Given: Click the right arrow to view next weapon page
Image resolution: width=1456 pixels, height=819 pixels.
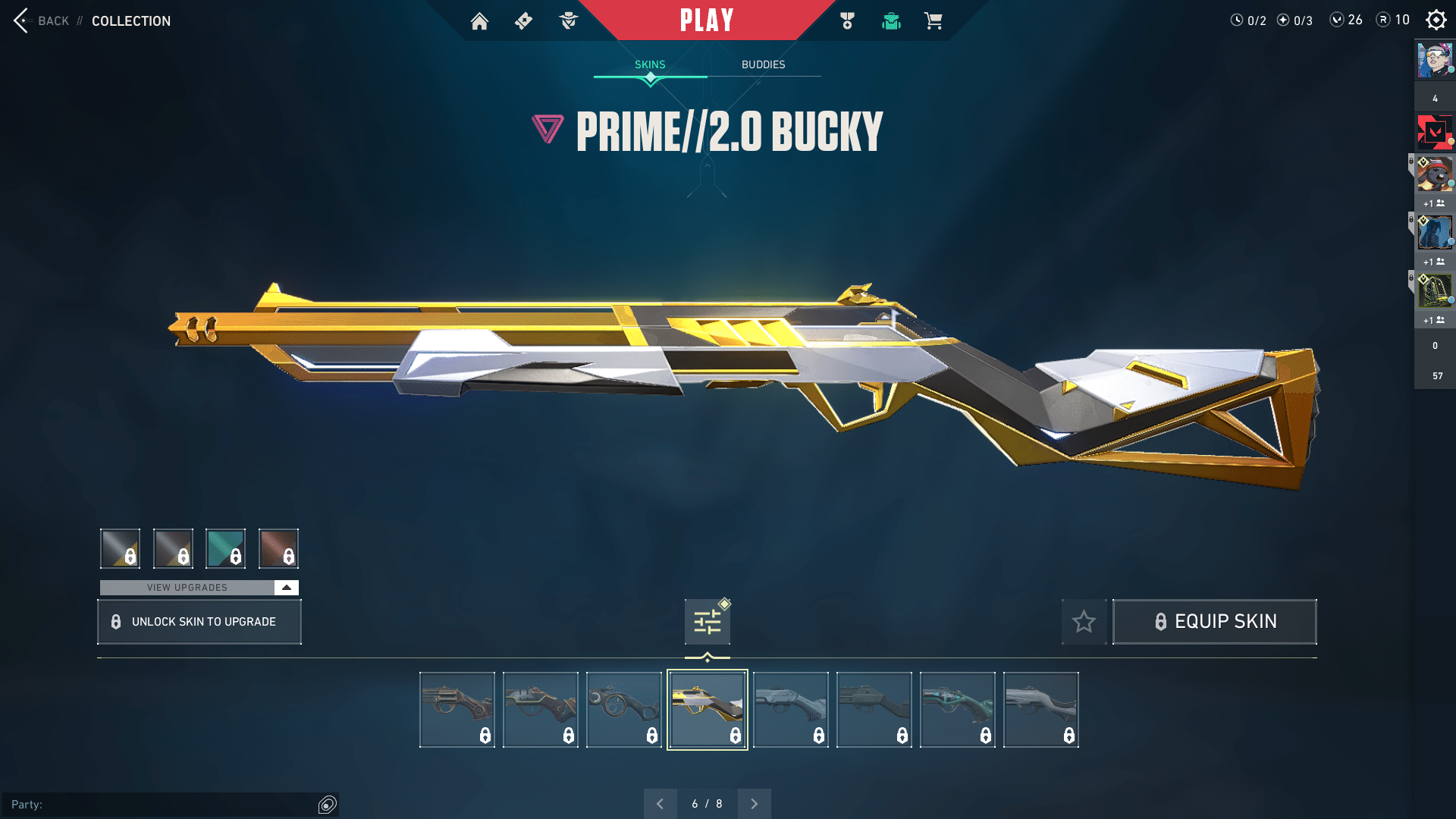Looking at the screenshot, I should pyautogui.click(x=754, y=803).
